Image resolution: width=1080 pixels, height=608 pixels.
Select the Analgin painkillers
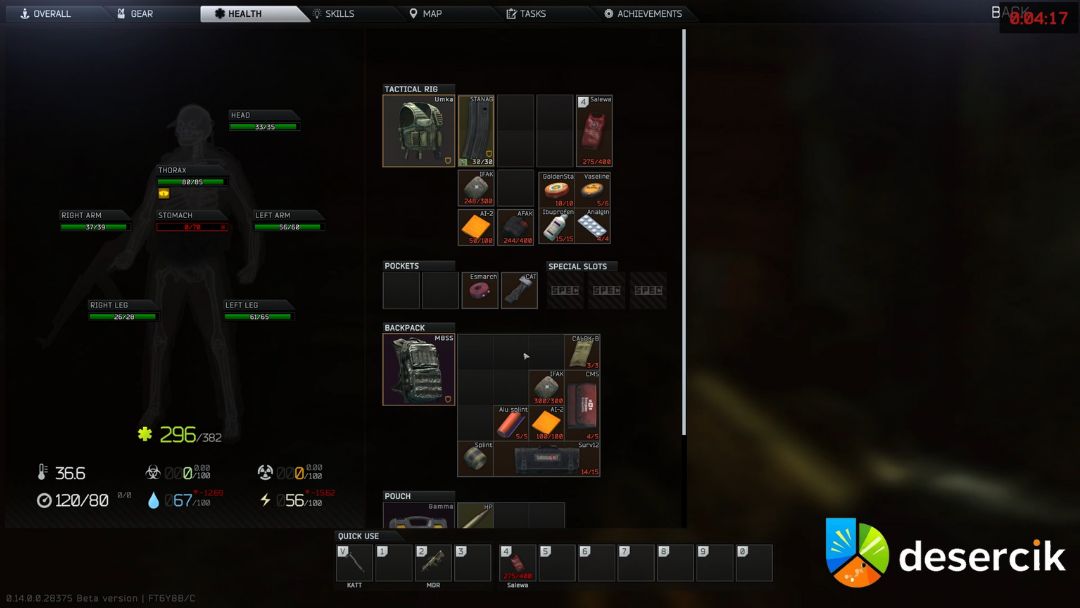coord(594,227)
